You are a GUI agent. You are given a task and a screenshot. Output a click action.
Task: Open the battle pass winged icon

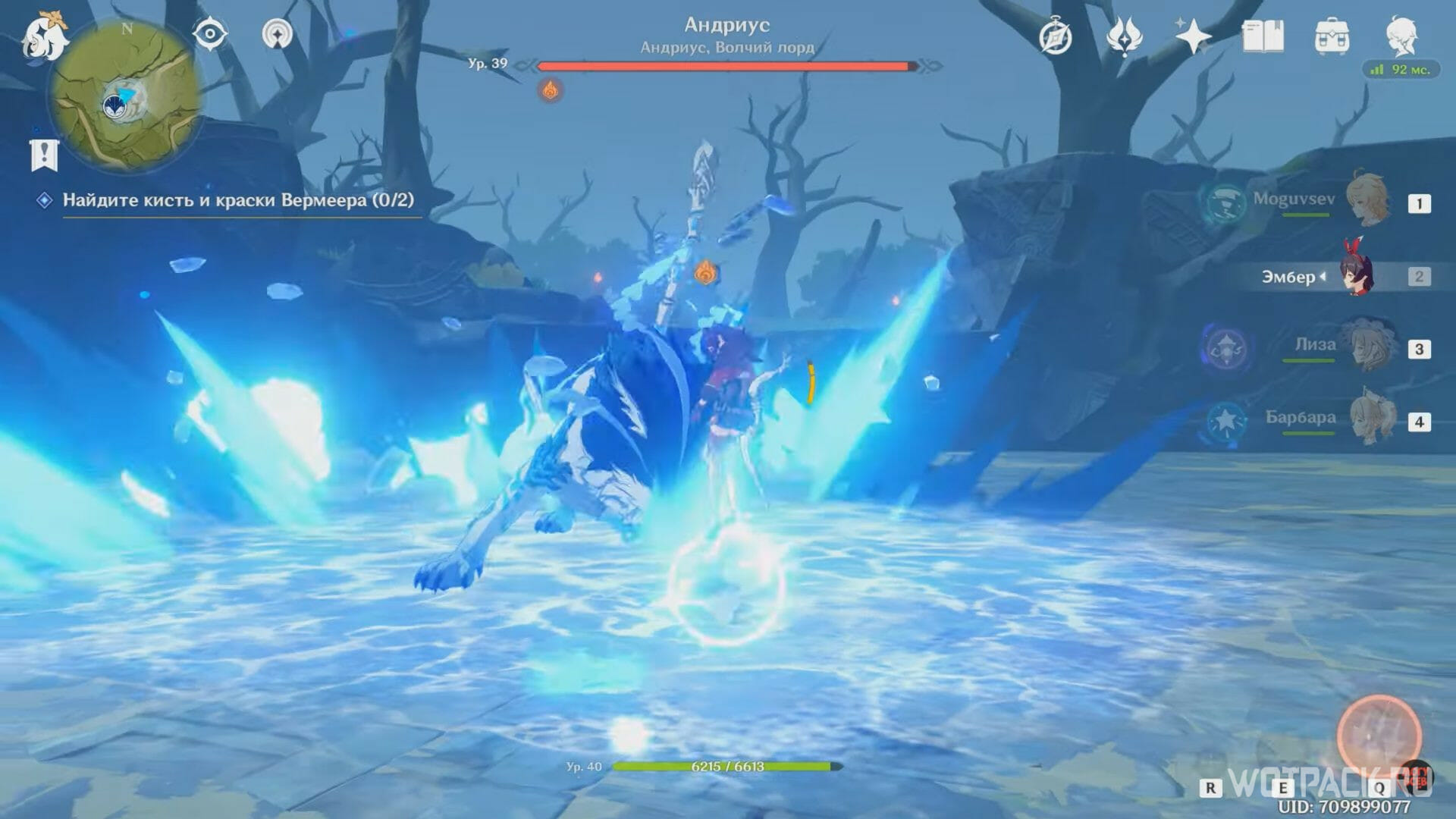[x=1124, y=36]
